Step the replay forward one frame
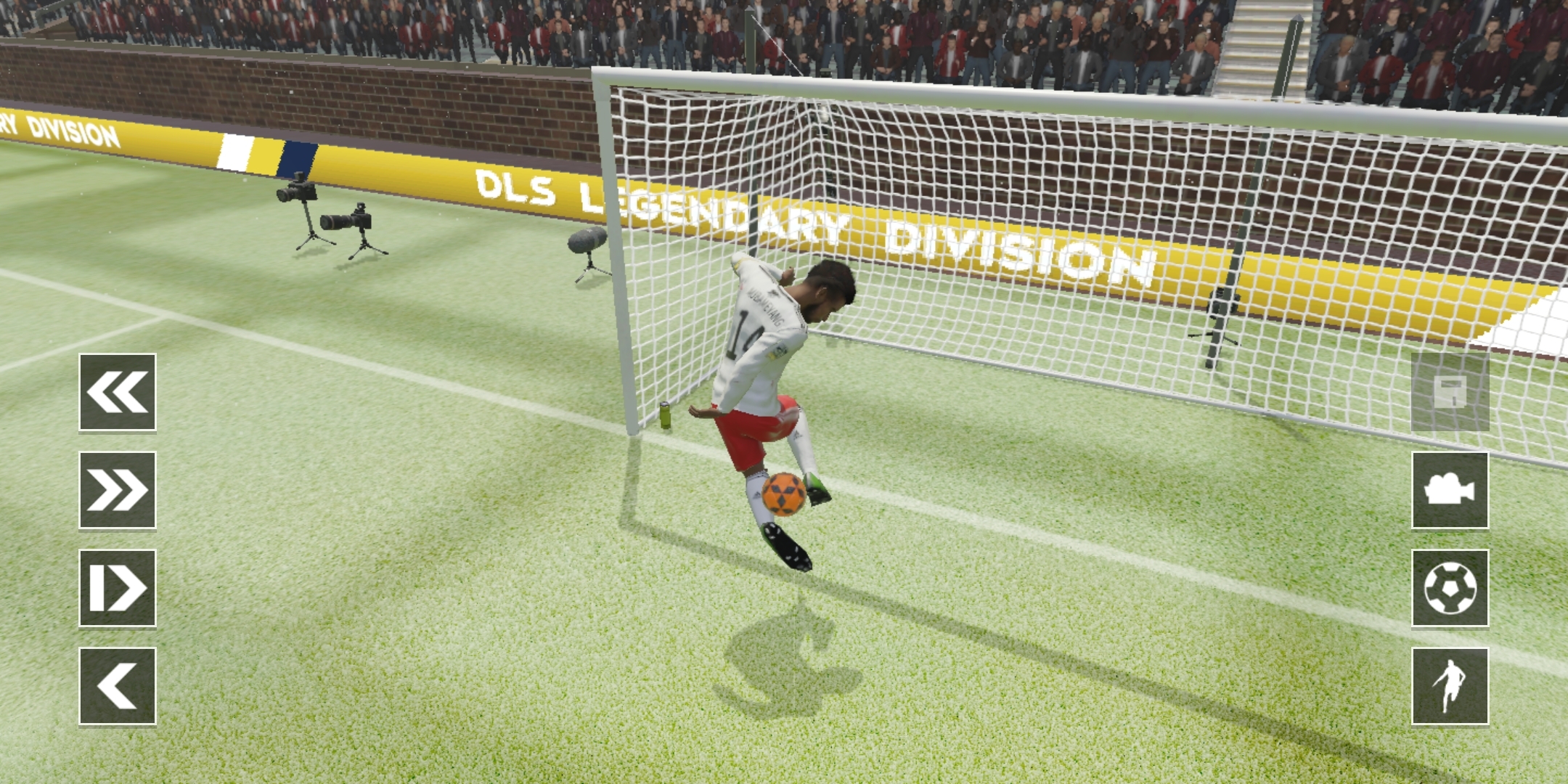 pos(118,588)
